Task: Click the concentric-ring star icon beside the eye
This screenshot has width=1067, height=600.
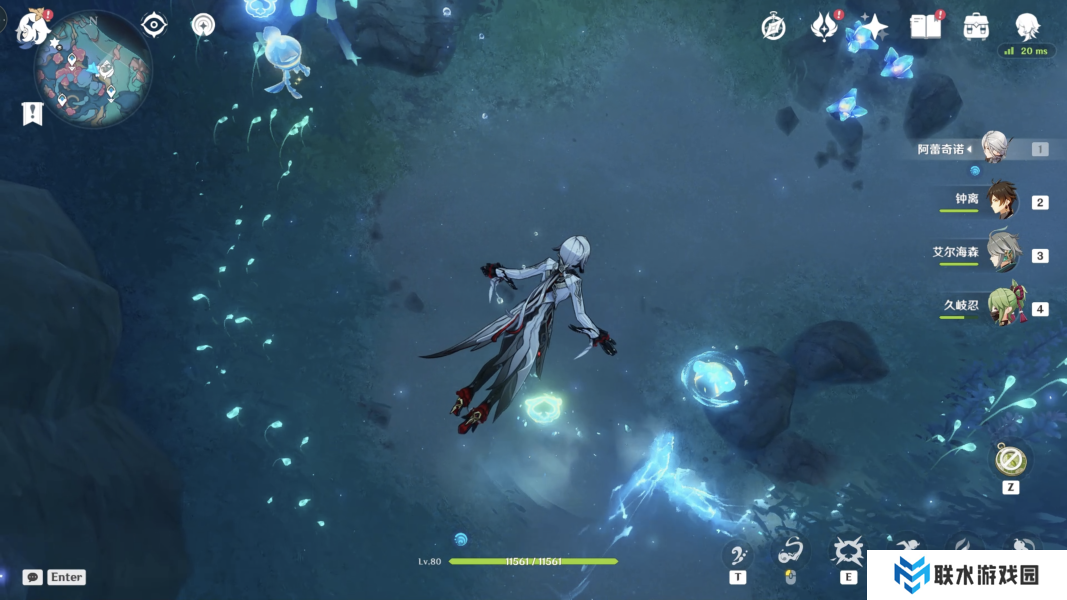Action: 203,25
